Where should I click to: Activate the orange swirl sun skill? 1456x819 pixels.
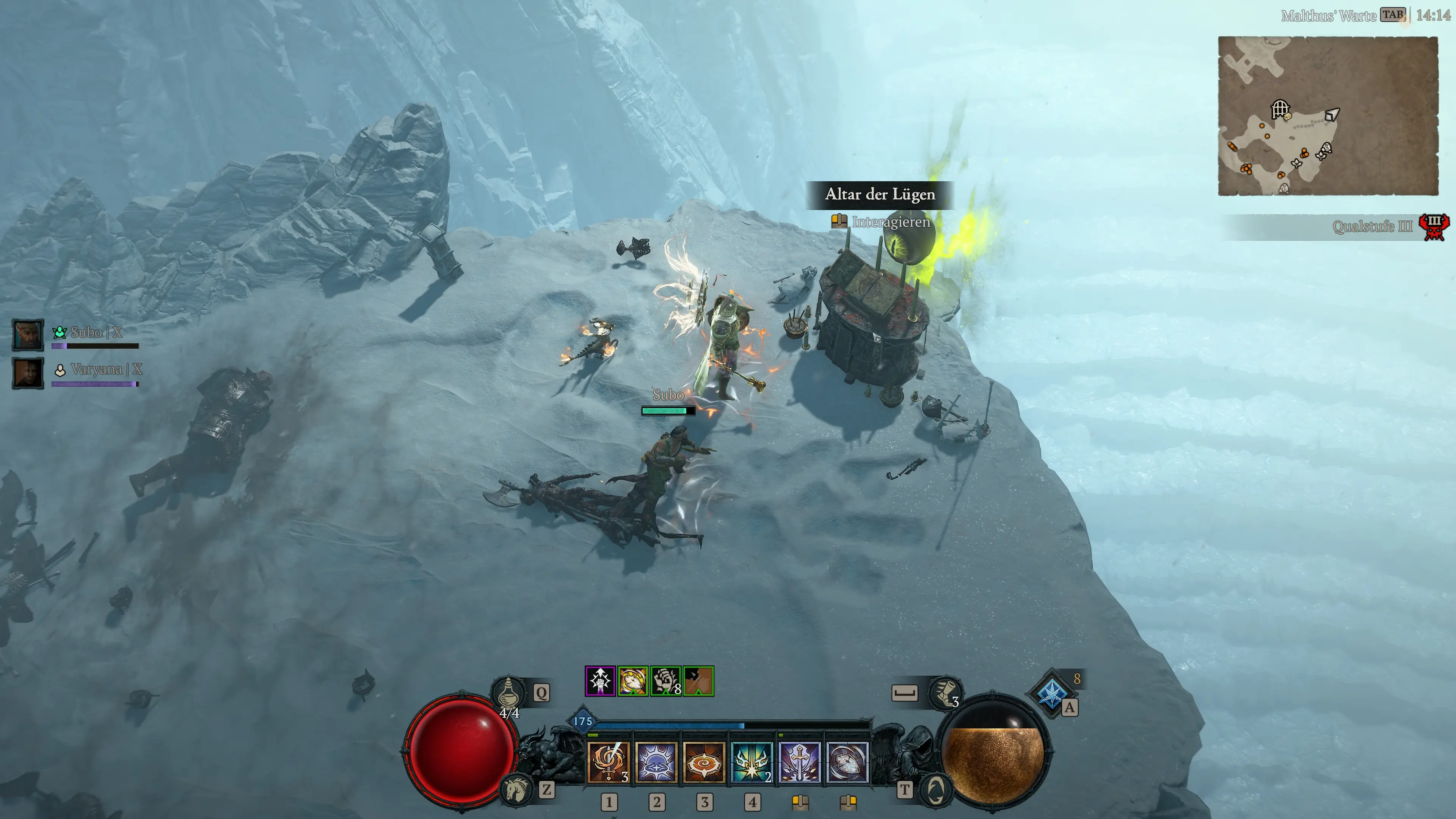click(x=704, y=762)
